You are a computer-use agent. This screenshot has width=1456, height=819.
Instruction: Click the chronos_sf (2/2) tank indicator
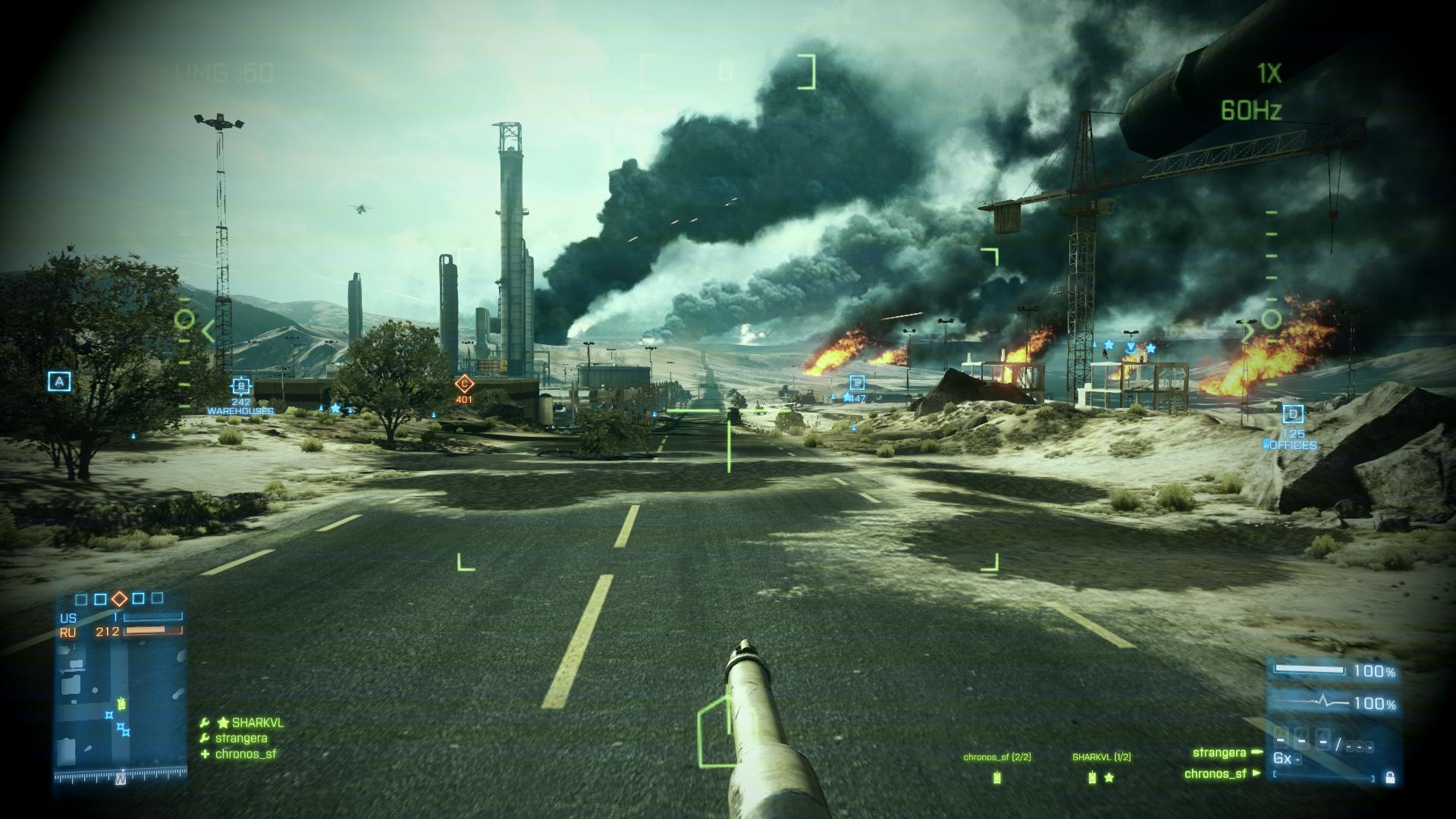pyautogui.click(x=997, y=777)
